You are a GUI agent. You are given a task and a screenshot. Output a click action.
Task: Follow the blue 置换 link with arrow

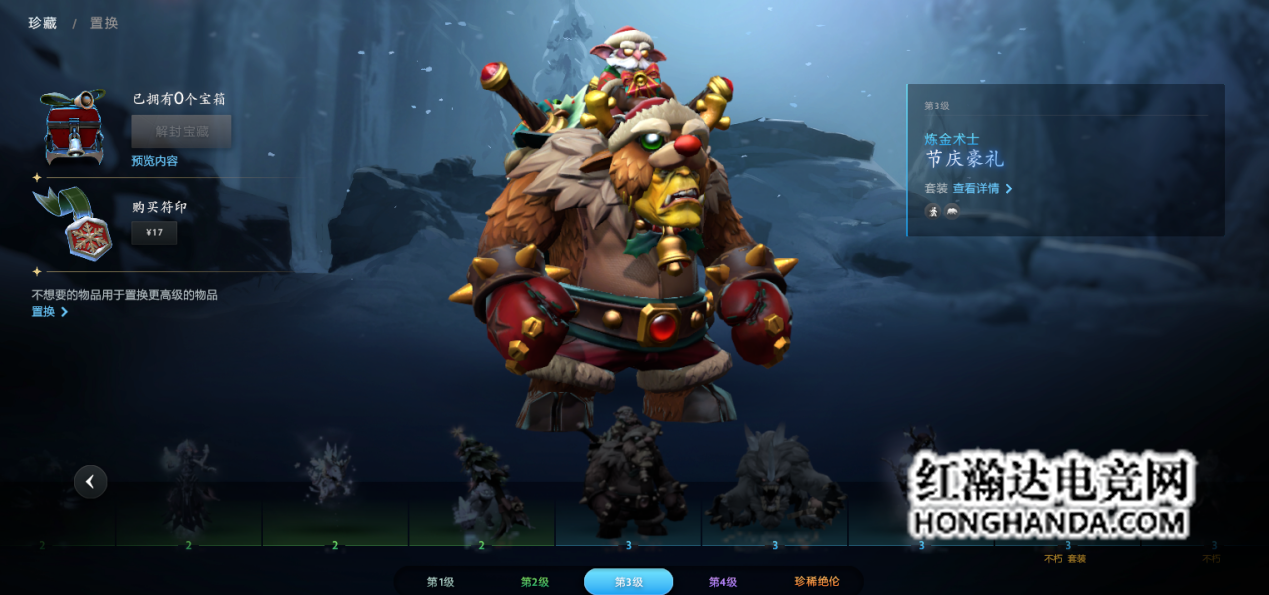click(x=49, y=312)
